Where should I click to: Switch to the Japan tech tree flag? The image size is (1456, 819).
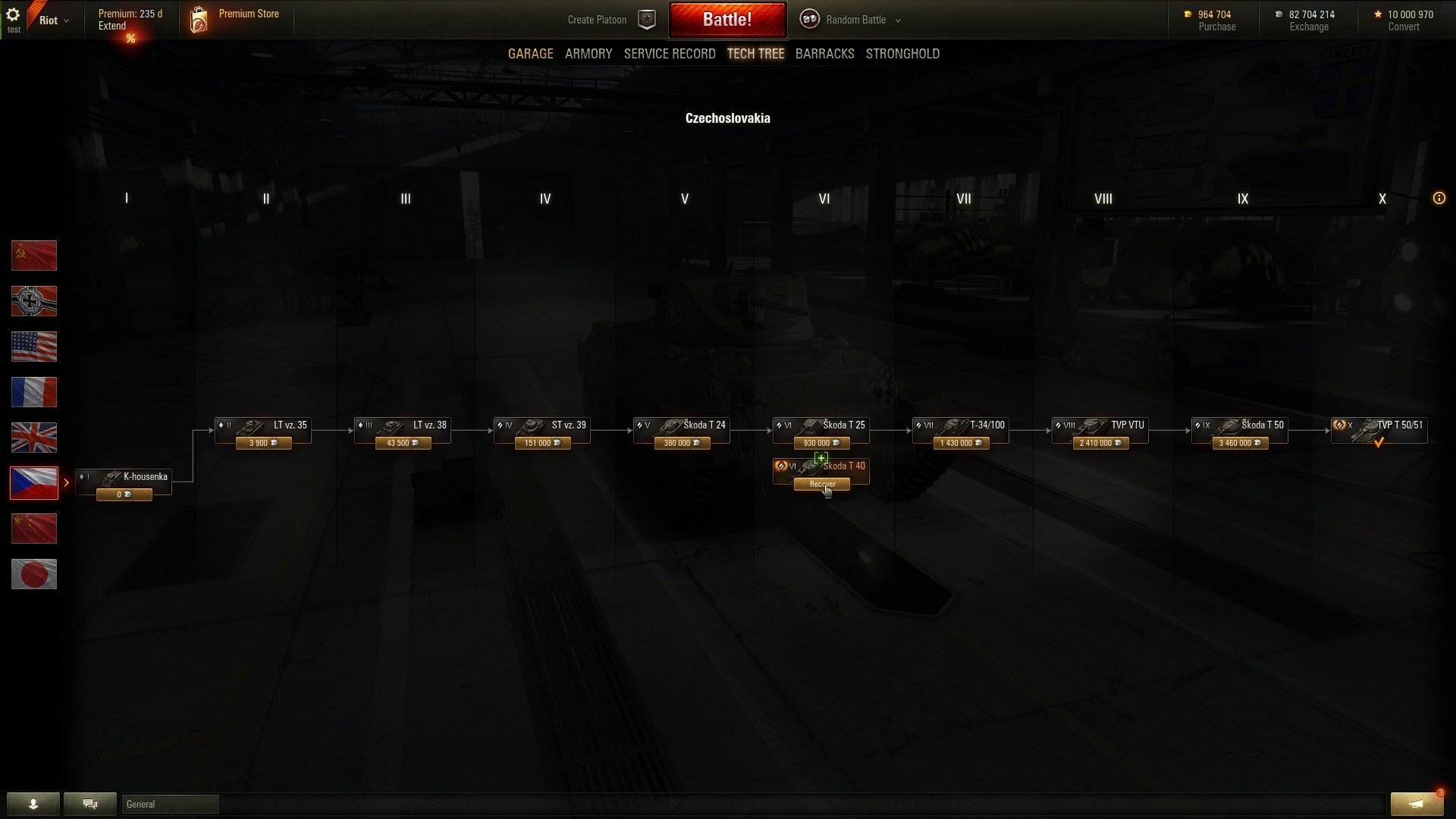click(34, 574)
